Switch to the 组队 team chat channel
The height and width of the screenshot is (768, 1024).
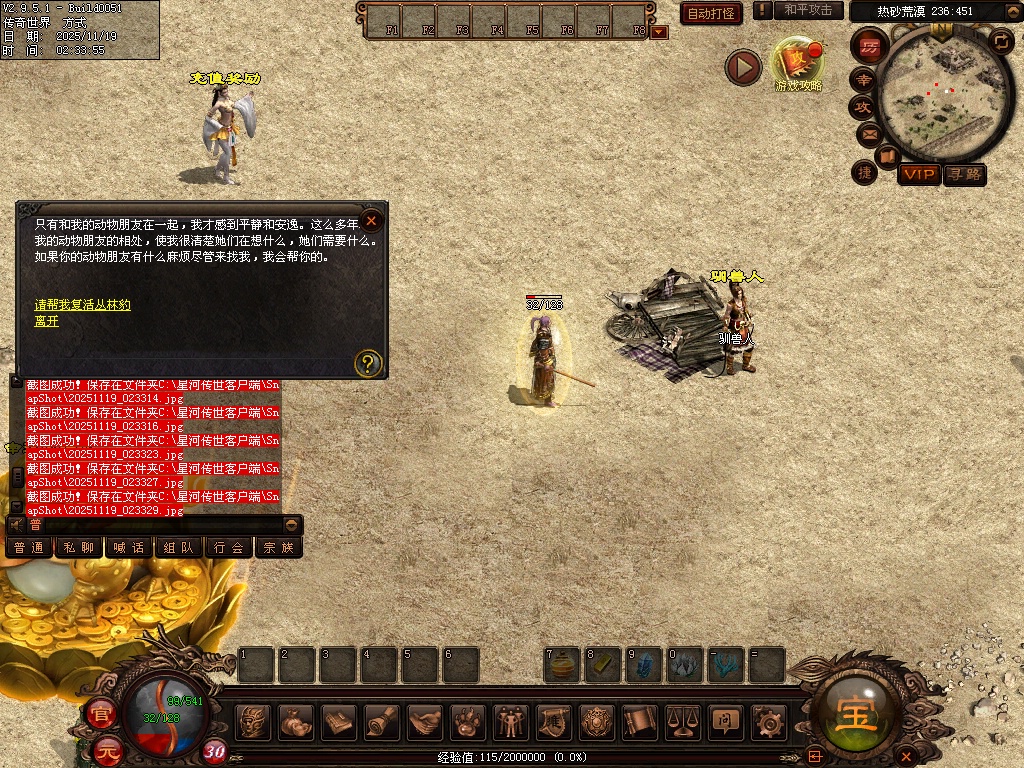[179, 548]
